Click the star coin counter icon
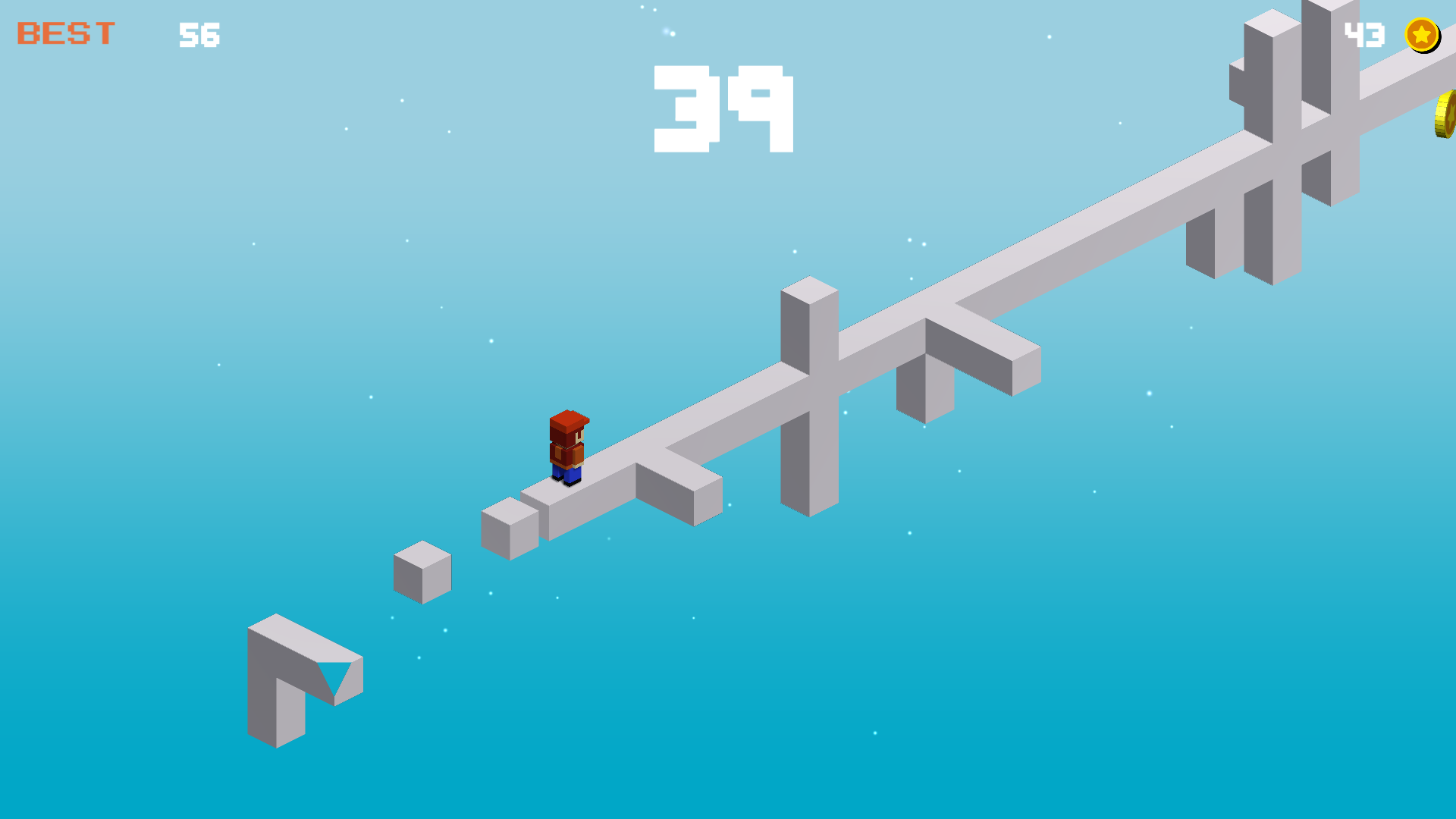The image size is (1456, 819). (1421, 34)
